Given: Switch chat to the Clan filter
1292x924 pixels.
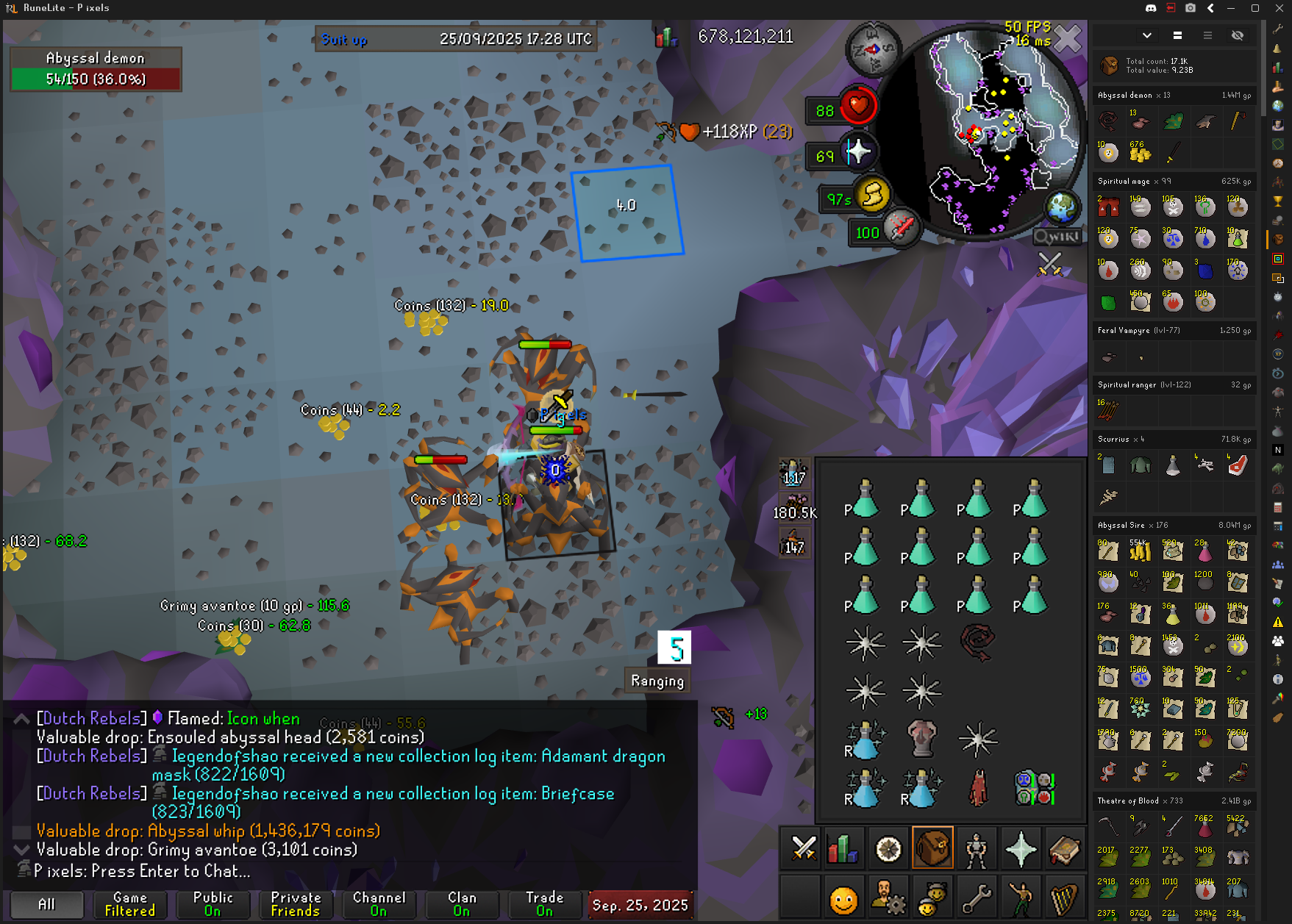Looking at the screenshot, I should pyautogui.click(x=462, y=903).
